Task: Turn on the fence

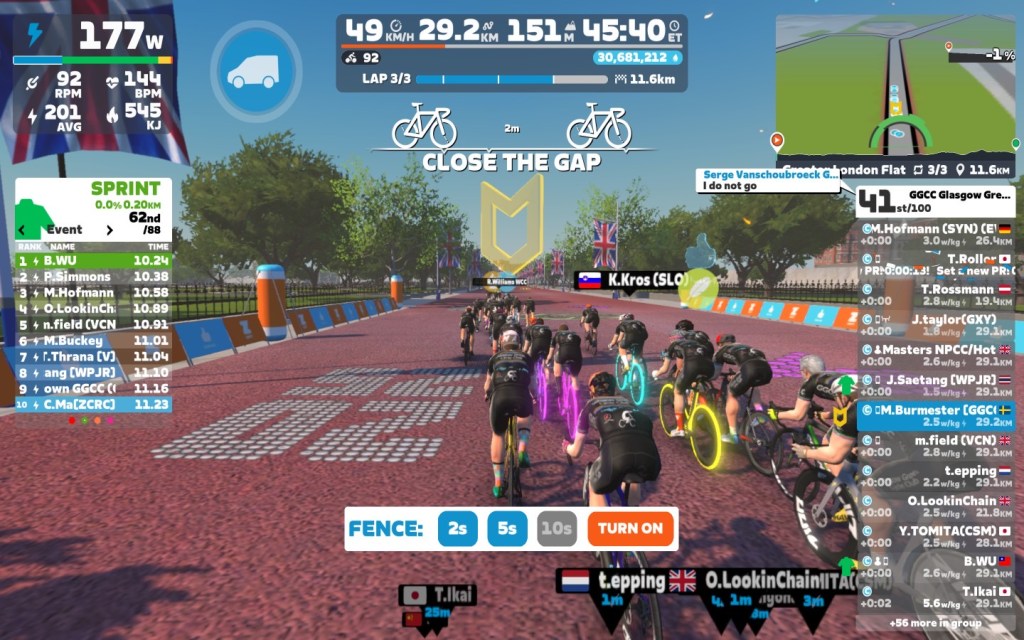Action: click(631, 528)
